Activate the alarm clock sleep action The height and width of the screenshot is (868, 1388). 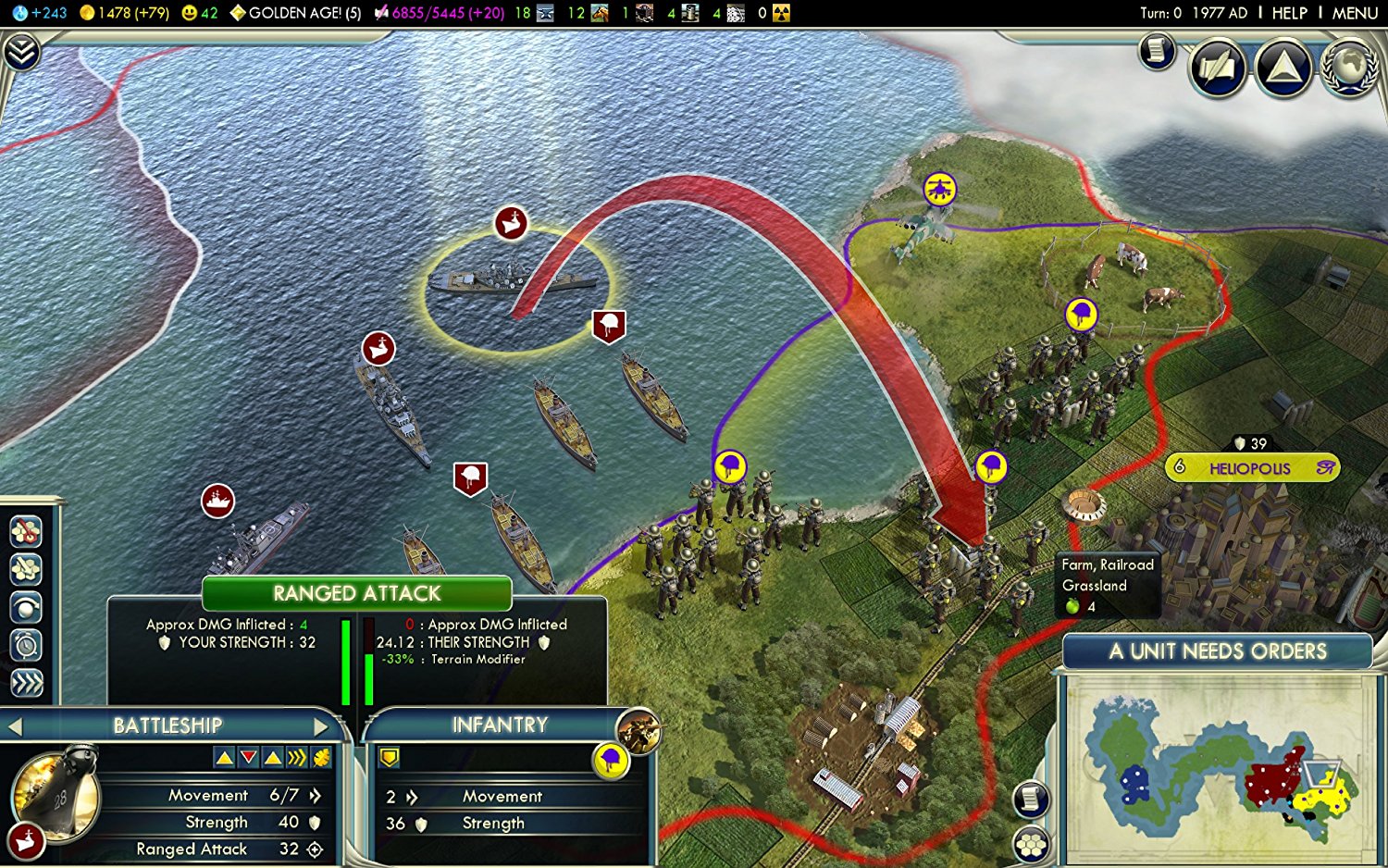pos(26,645)
